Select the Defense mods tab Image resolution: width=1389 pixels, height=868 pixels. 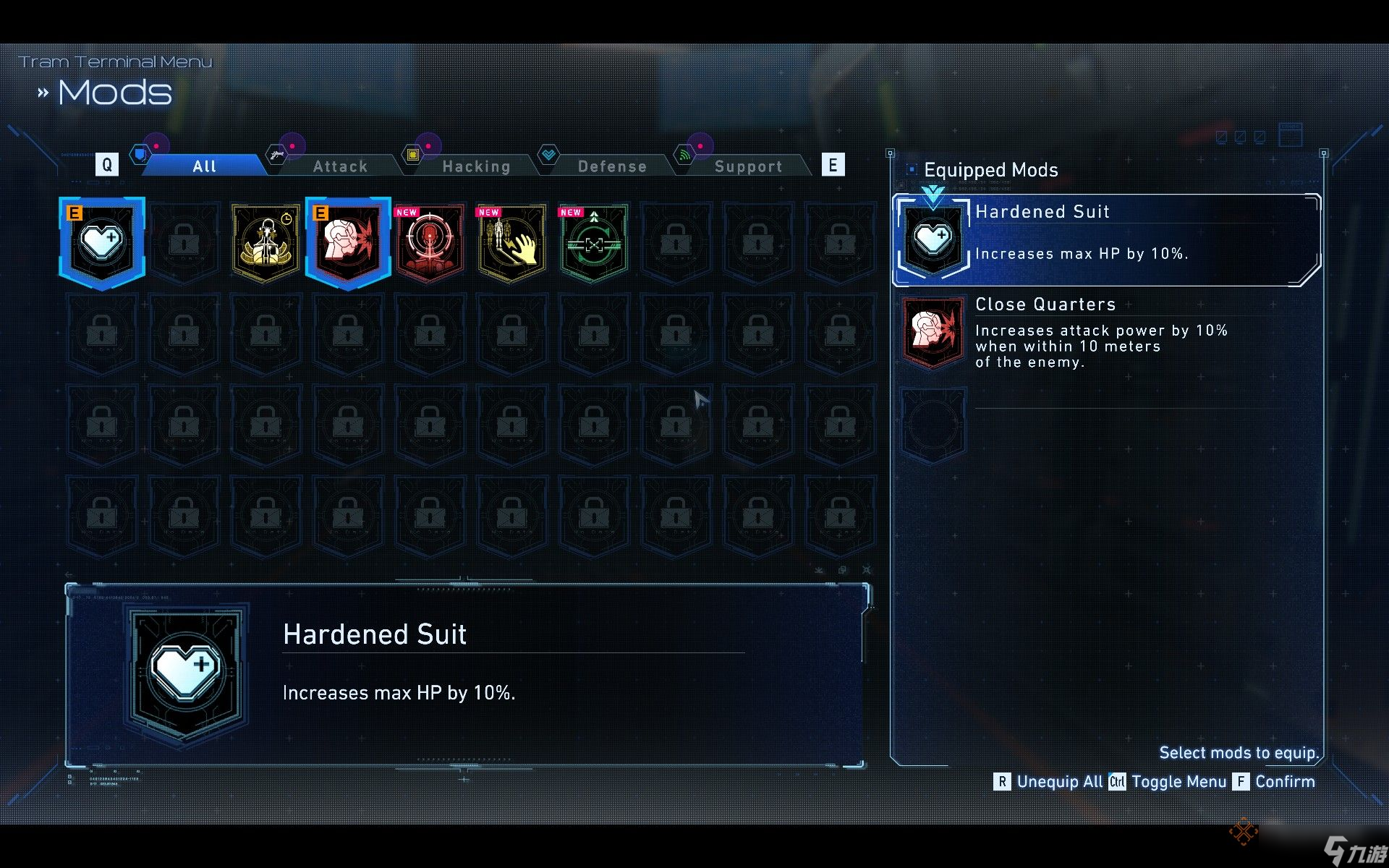(612, 166)
